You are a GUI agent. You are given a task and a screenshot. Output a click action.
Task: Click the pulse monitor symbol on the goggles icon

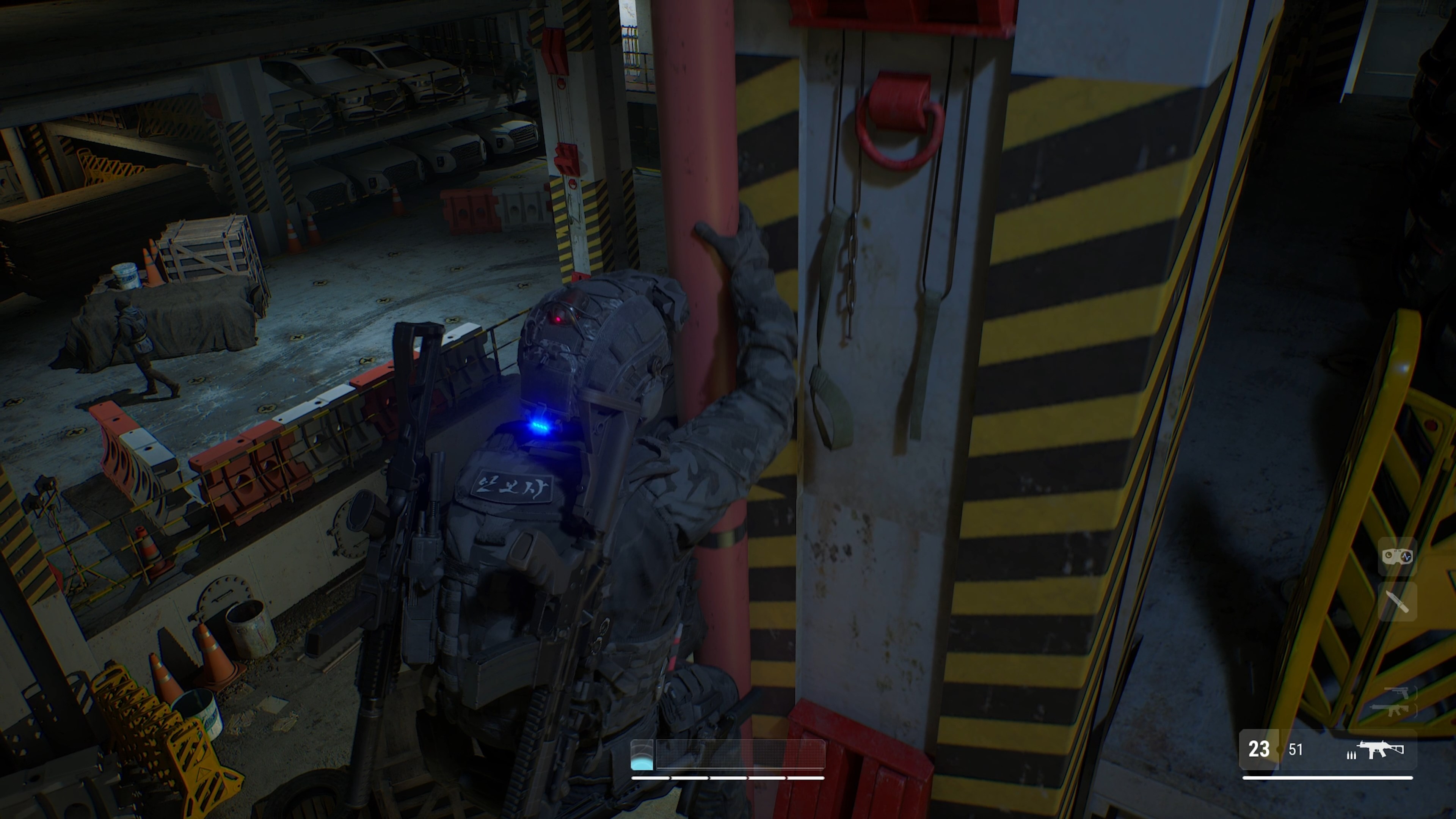[1407, 556]
